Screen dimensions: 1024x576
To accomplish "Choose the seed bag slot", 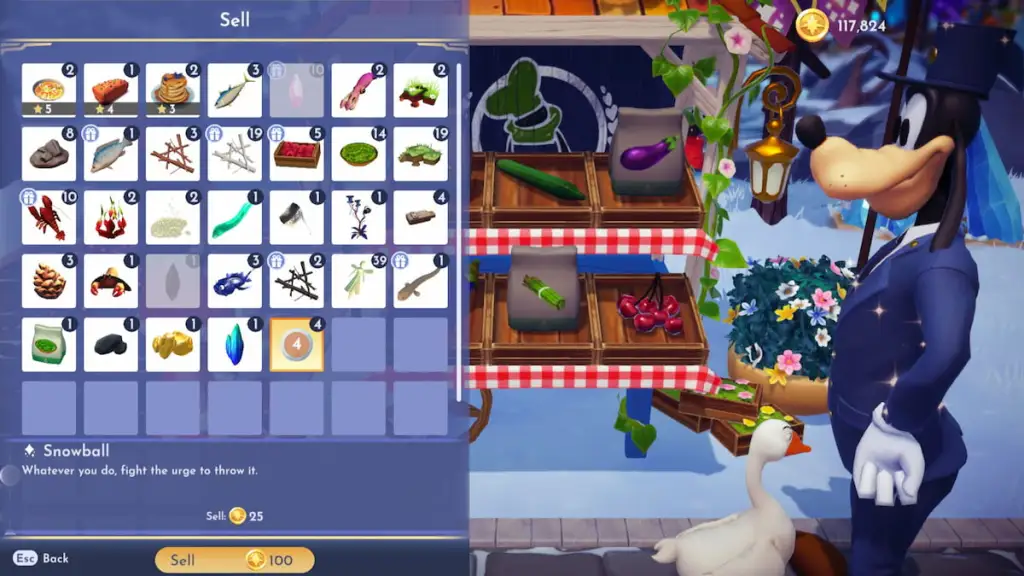I will [48, 344].
